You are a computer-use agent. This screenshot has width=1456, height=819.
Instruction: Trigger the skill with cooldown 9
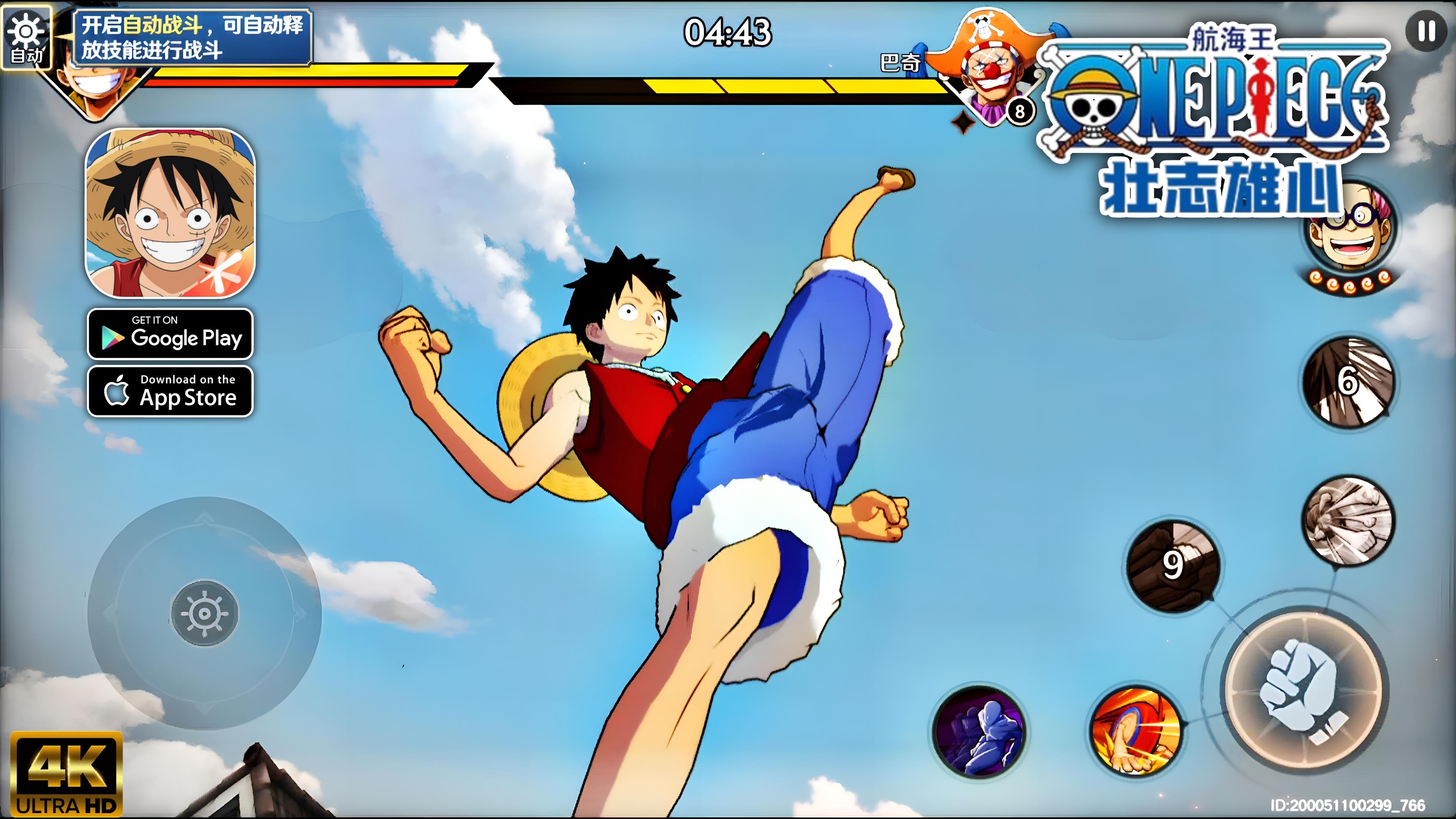pos(1172,565)
